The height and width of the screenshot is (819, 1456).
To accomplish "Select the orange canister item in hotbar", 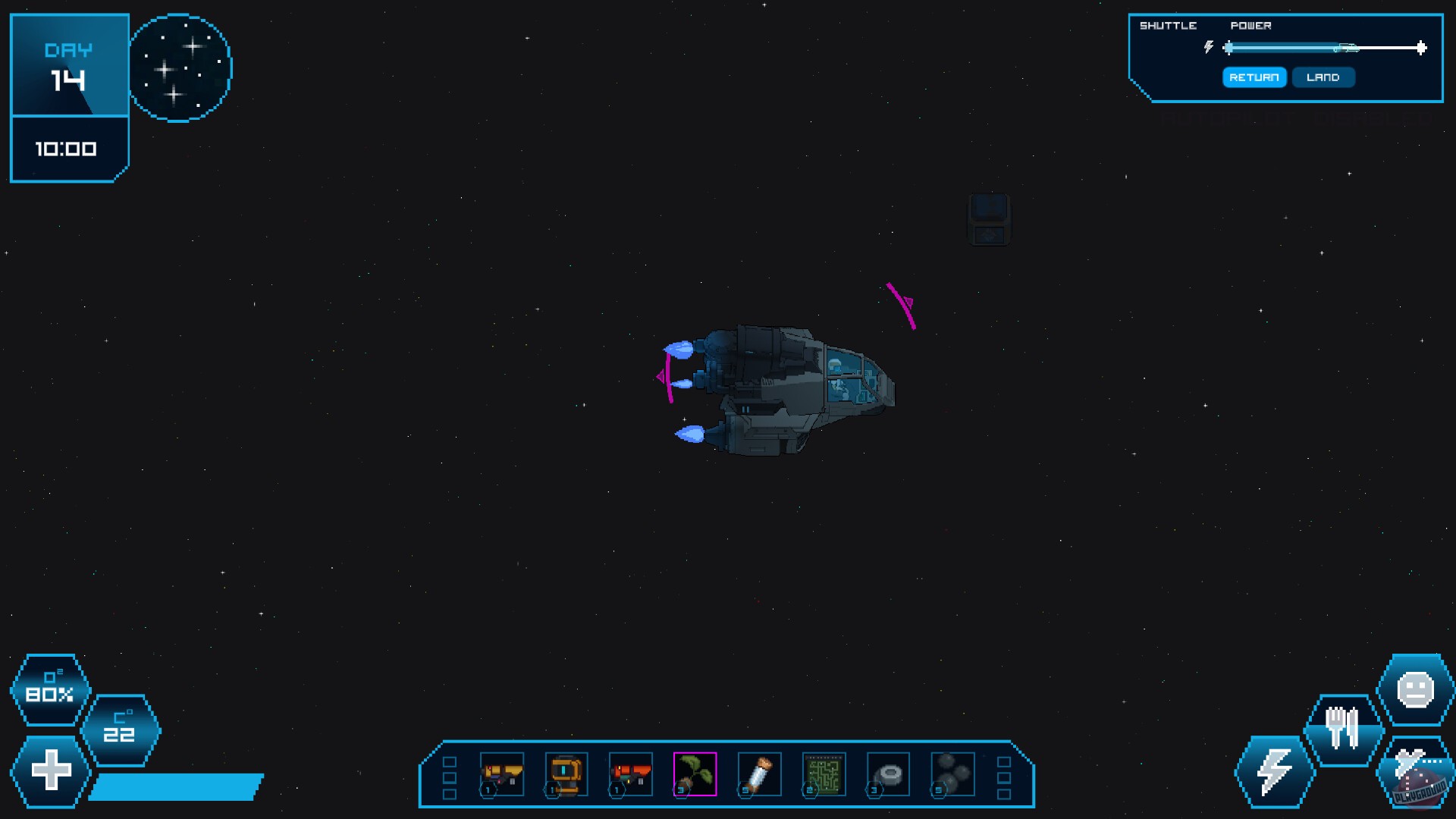I will coord(566,773).
